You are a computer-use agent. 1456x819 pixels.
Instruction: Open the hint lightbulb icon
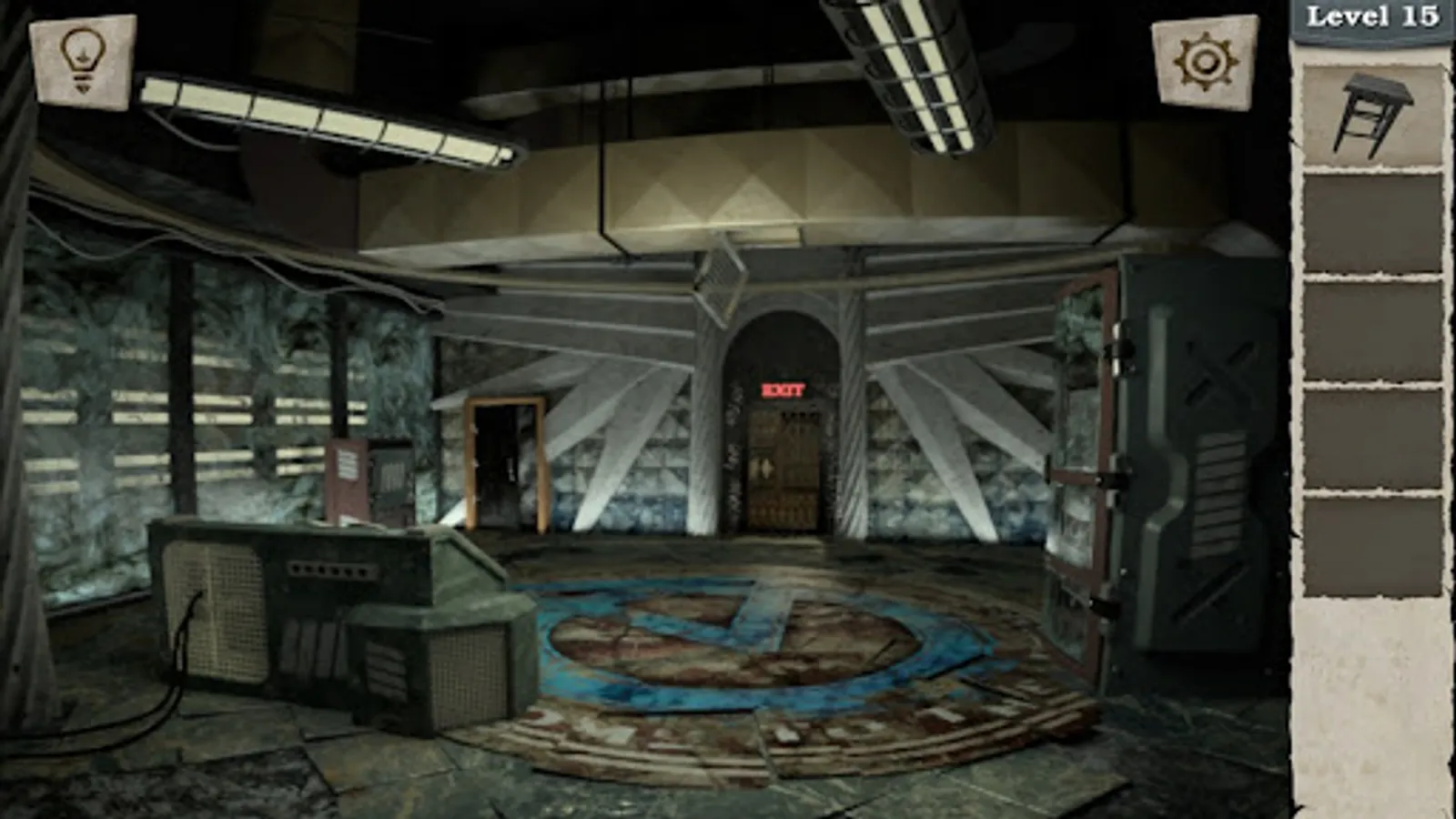point(80,60)
